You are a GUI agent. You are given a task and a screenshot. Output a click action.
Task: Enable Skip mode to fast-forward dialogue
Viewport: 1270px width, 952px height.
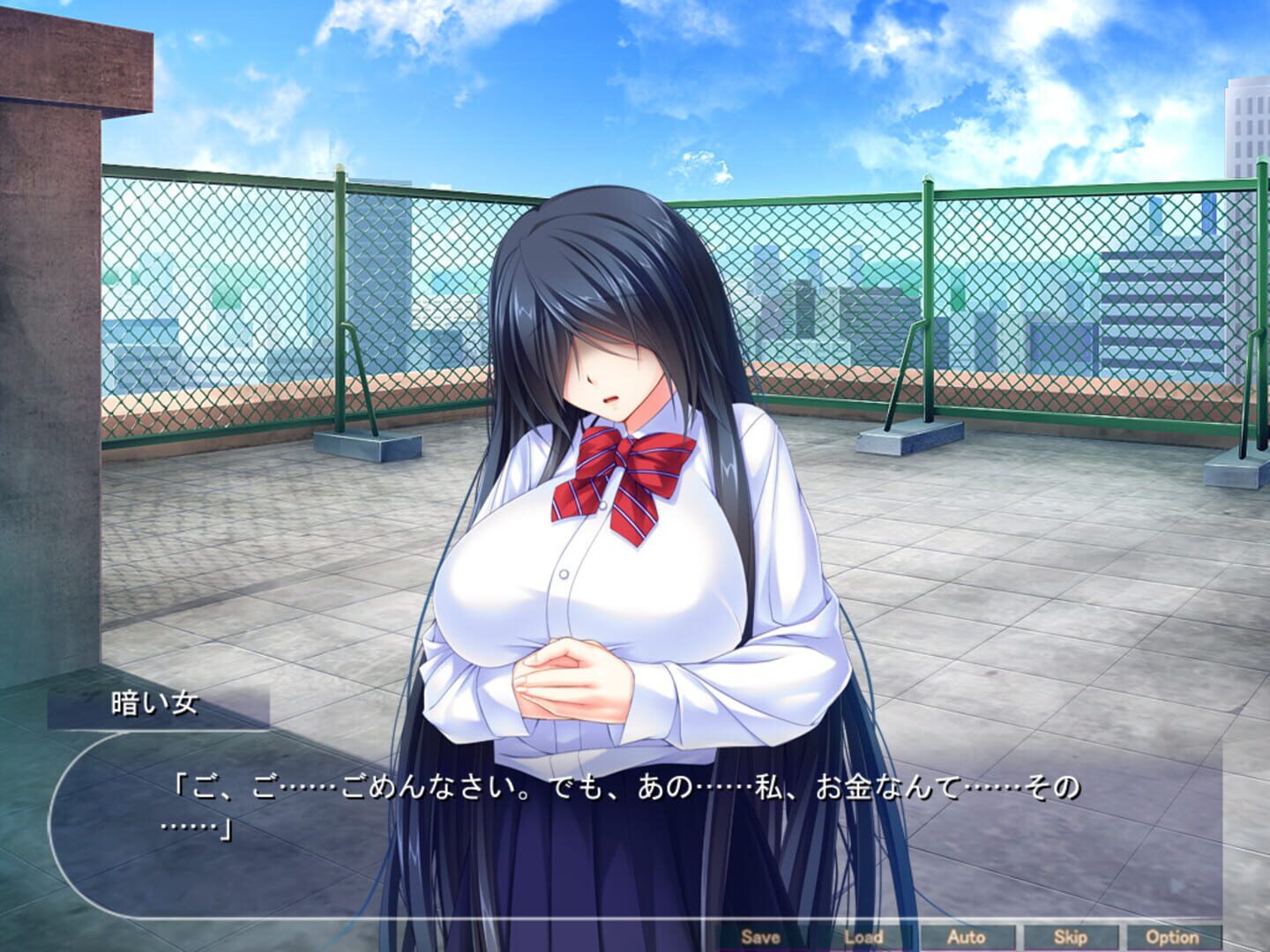click(1071, 937)
